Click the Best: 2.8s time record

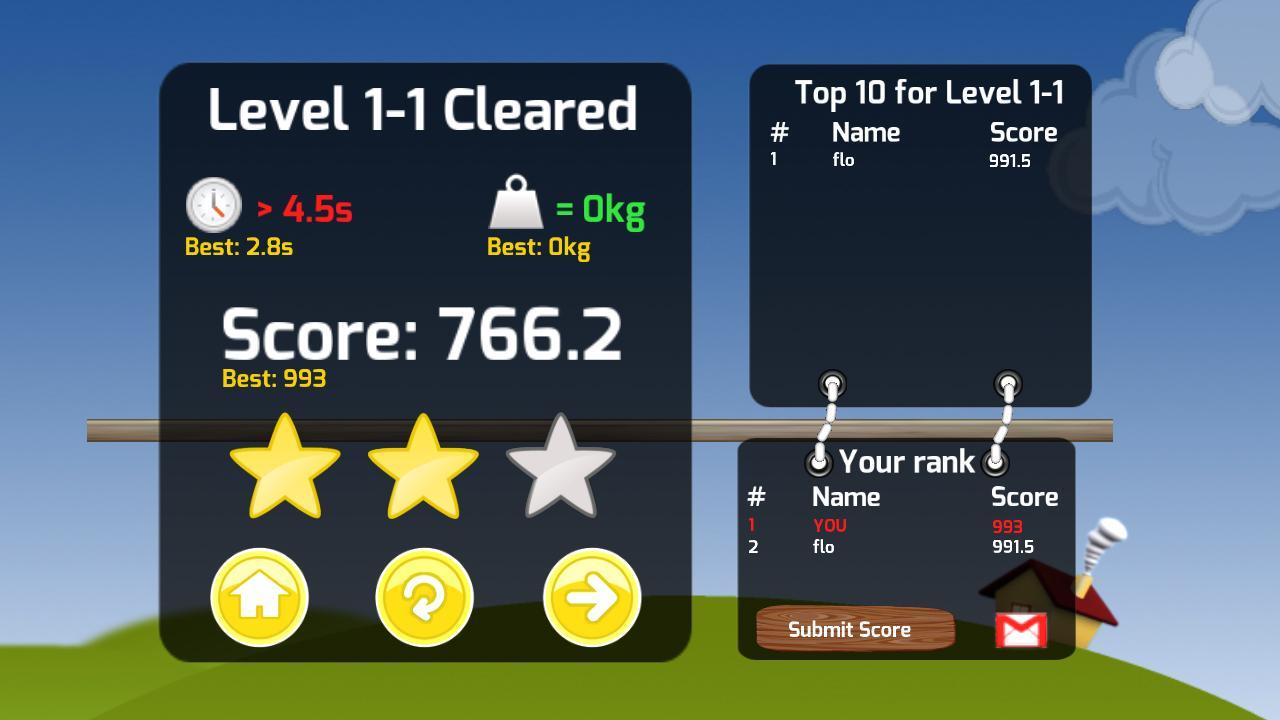tap(238, 247)
